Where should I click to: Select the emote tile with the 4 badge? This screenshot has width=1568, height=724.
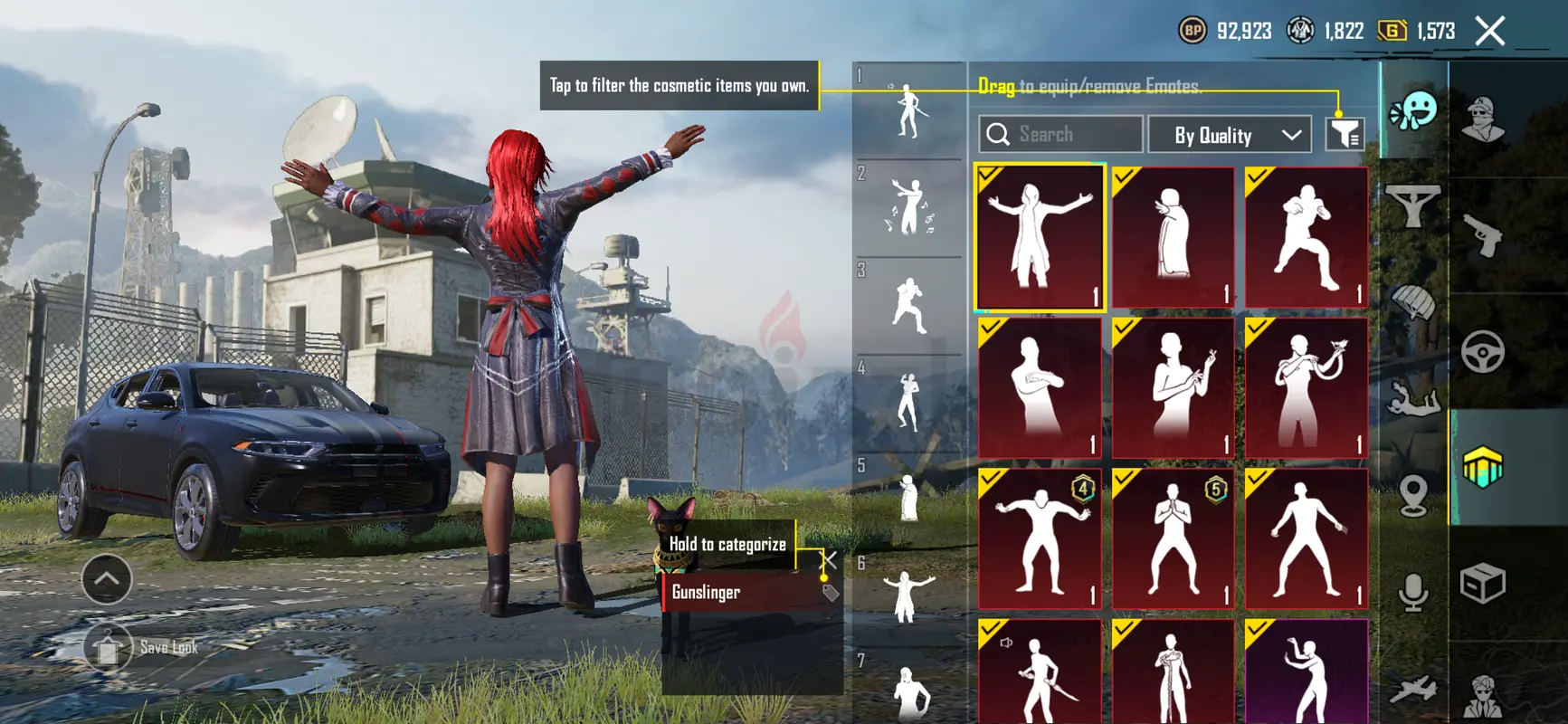[x=1040, y=538]
